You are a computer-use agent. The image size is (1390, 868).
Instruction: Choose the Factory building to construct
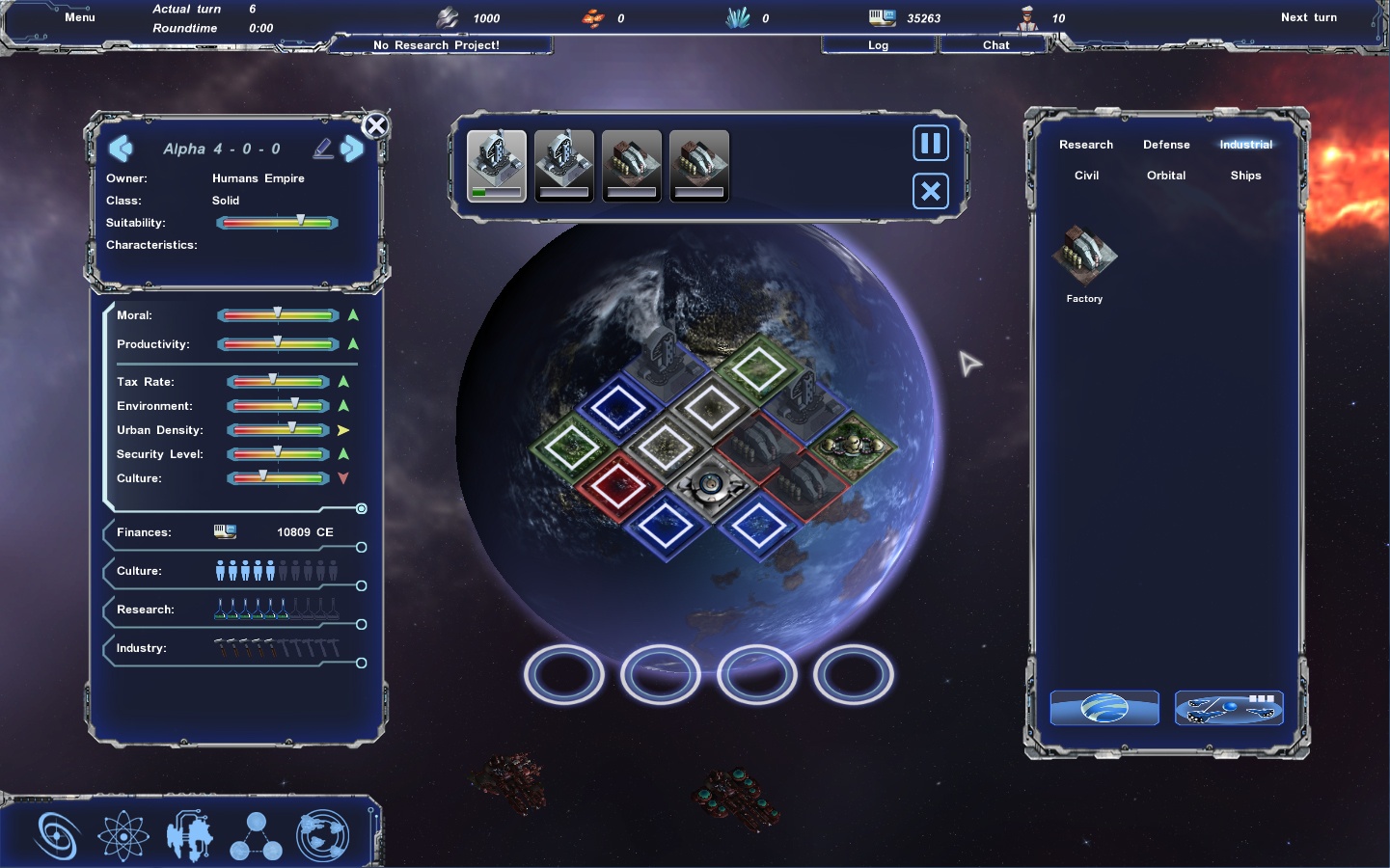pyautogui.click(x=1084, y=257)
